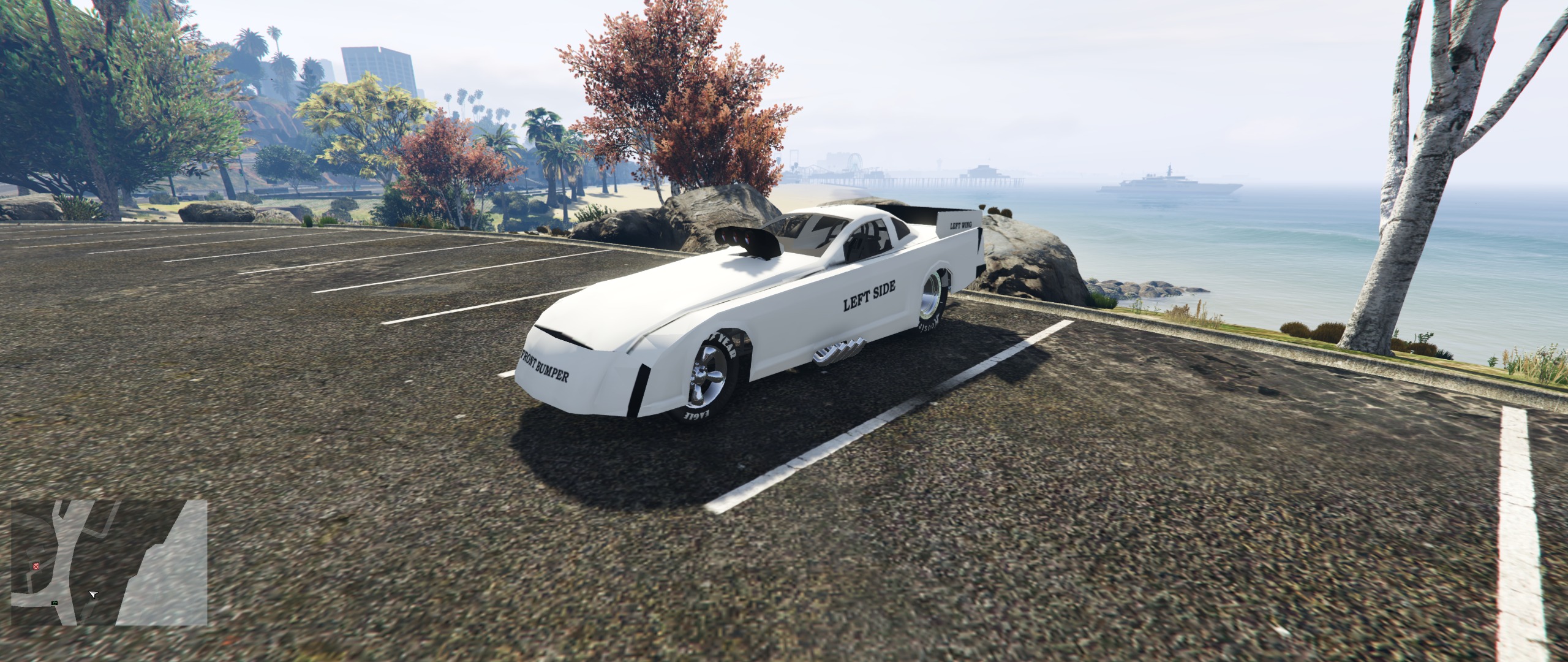Click the green camera icon on the minimap
The image size is (1568, 662).
click(x=55, y=603)
